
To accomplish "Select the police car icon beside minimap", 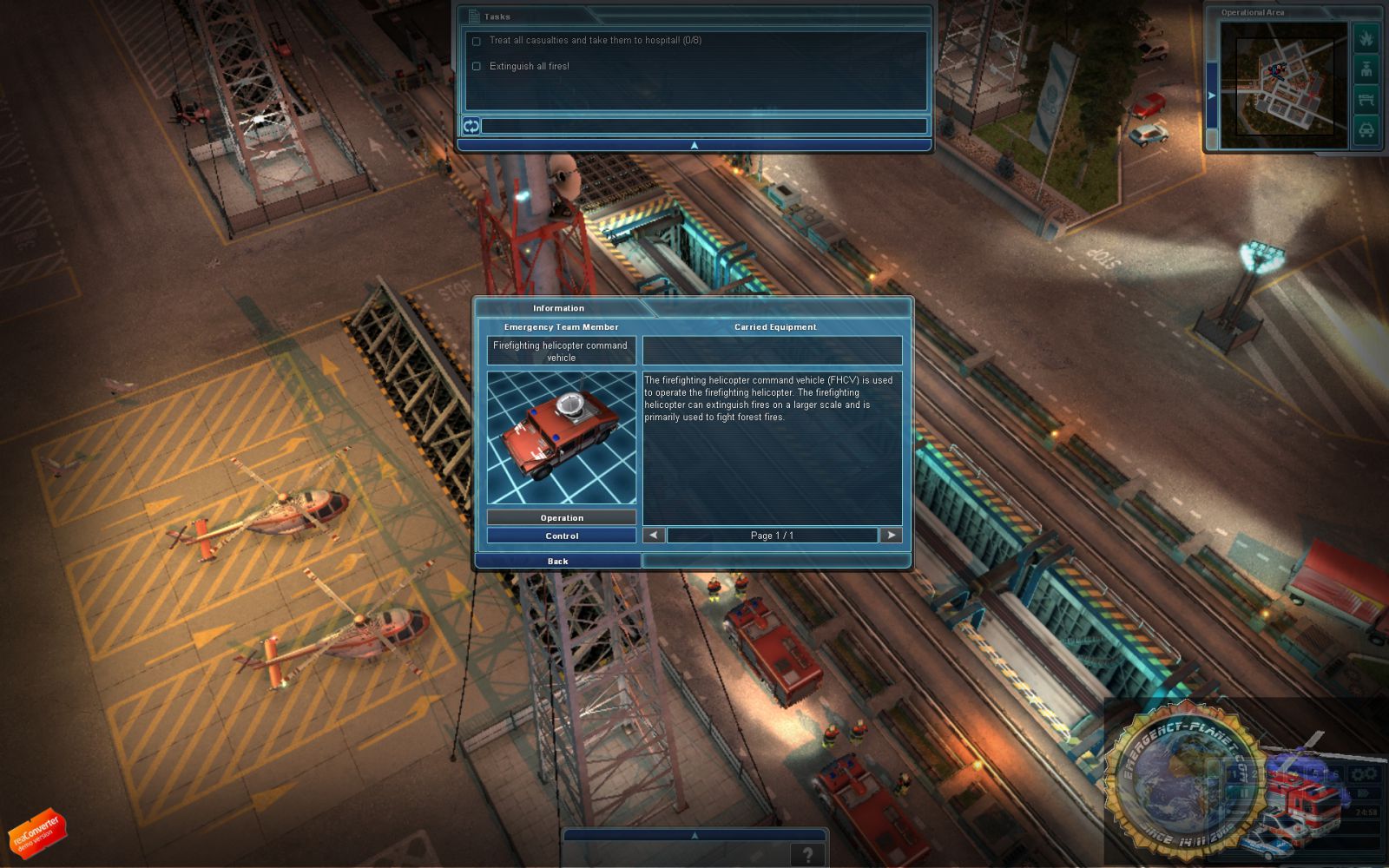I will (x=1366, y=130).
